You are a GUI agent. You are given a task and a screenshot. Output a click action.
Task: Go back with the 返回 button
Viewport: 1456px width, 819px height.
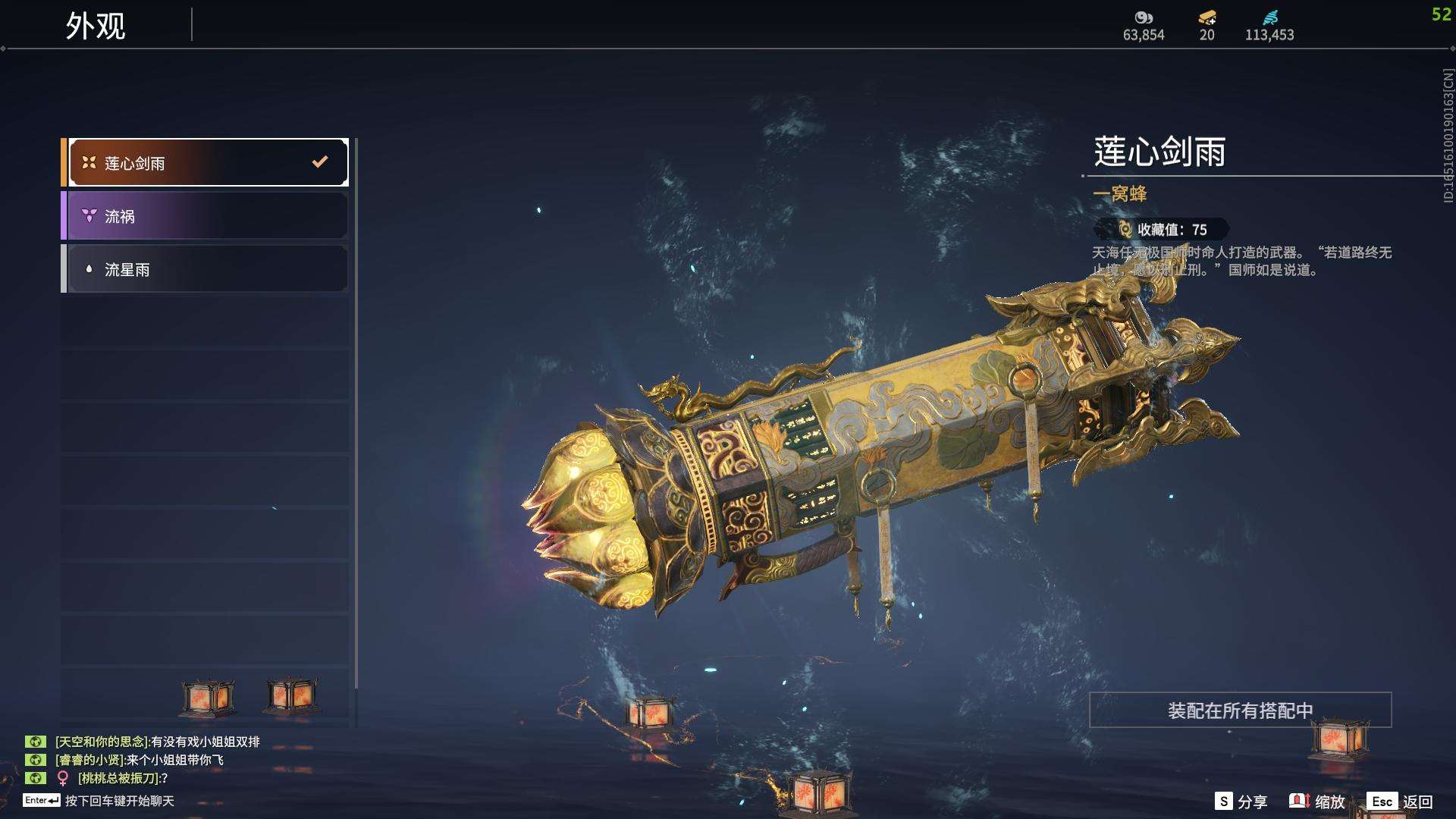[1401, 802]
